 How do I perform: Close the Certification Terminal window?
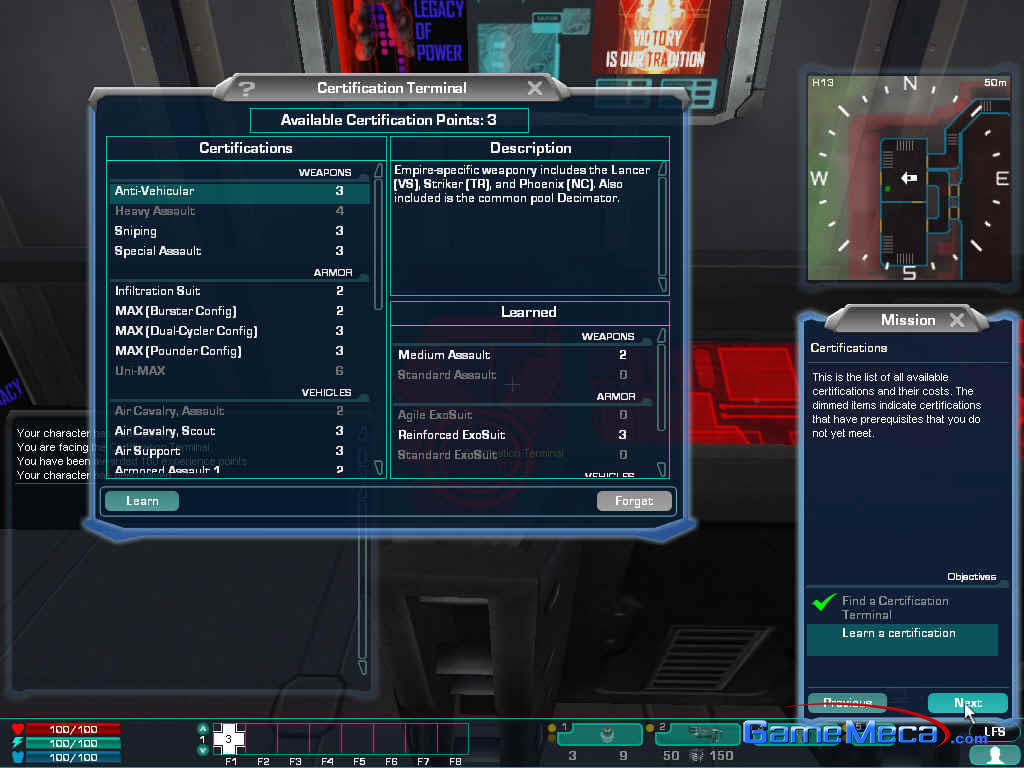click(535, 88)
